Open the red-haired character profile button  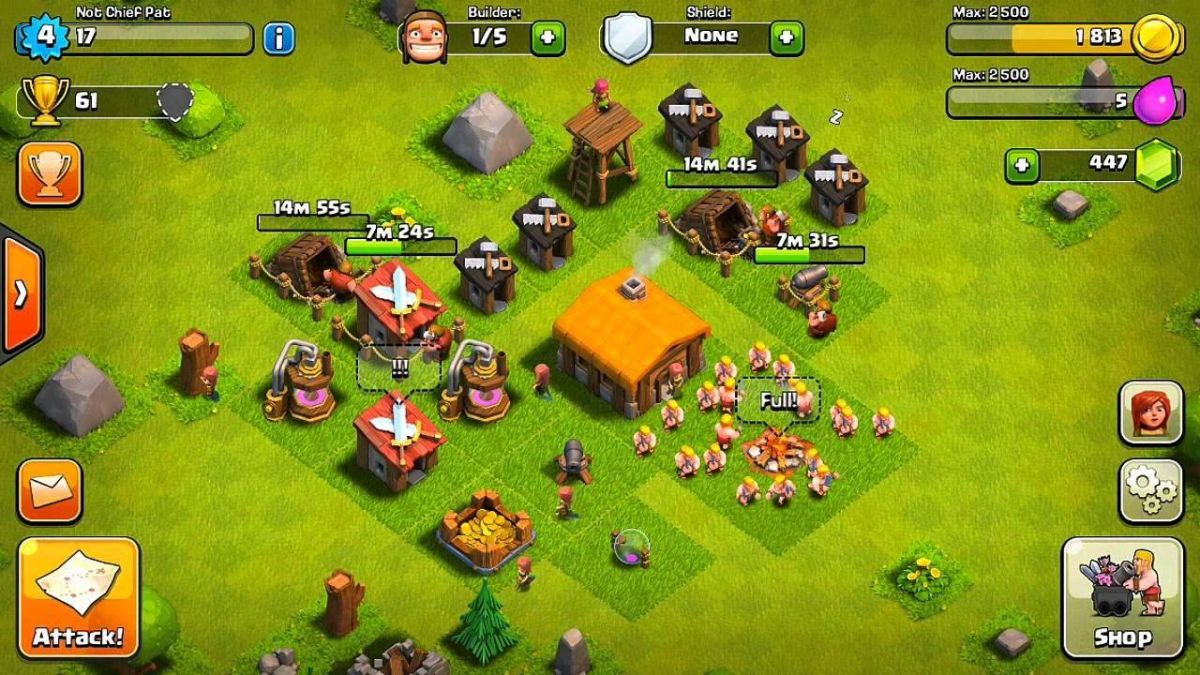[x=1151, y=412]
